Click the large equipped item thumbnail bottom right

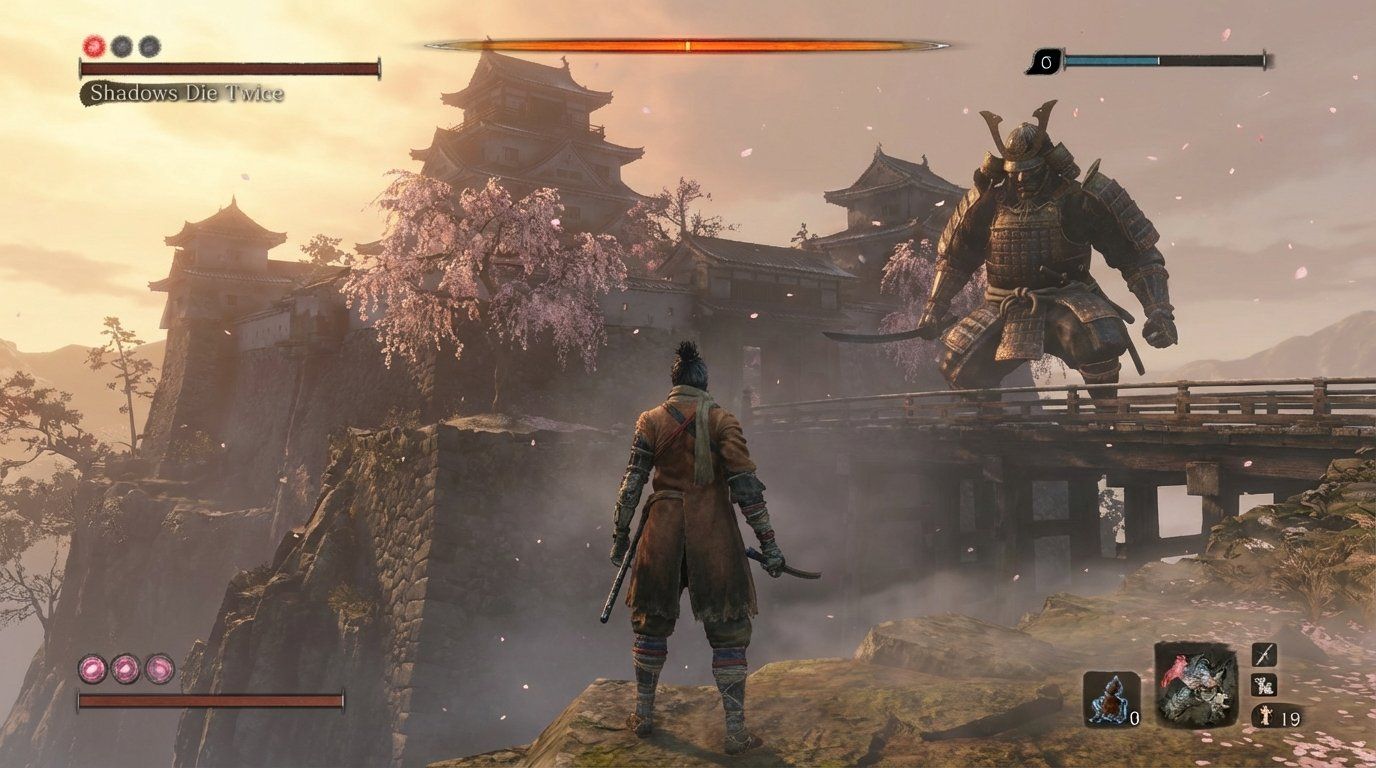click(x=1197, y=683)
